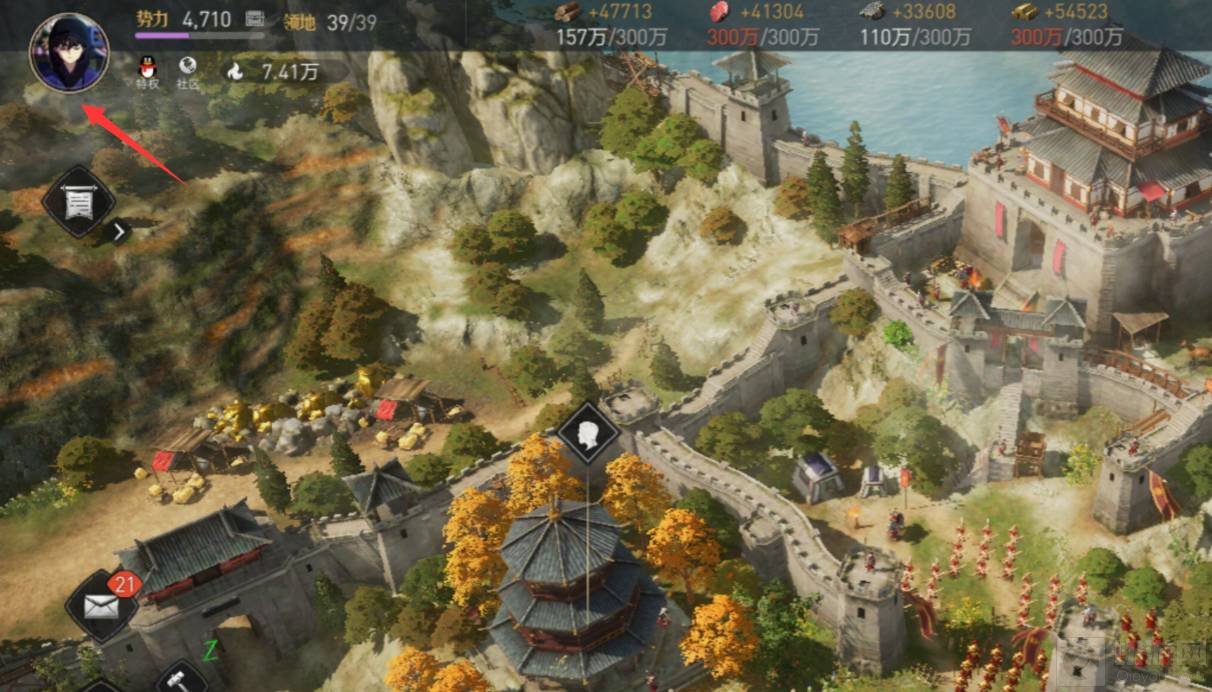Open the 社区 community globe icon
1212x692 pixels.
[188, 69]
